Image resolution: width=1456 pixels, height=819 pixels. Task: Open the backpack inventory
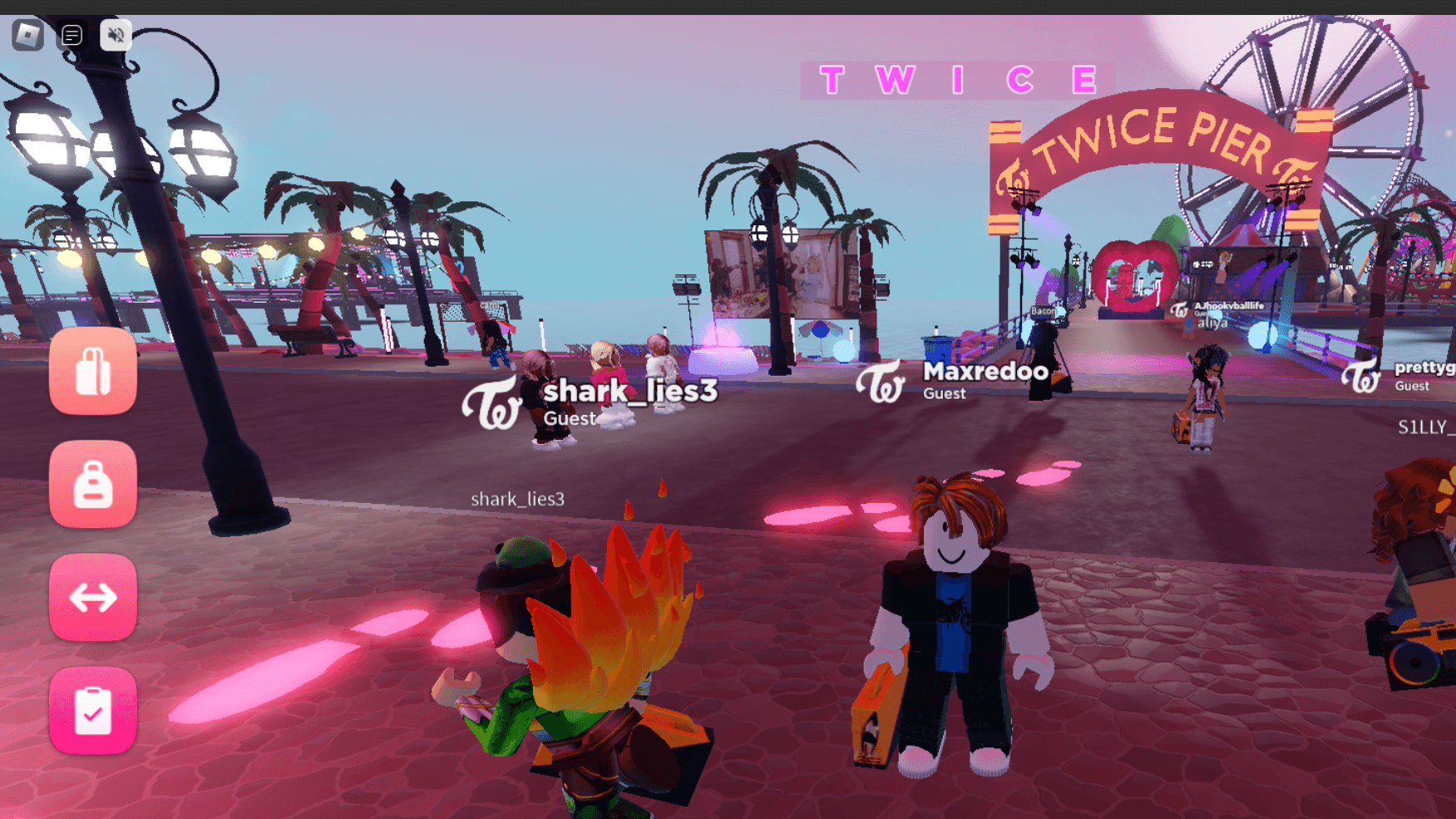92,486
